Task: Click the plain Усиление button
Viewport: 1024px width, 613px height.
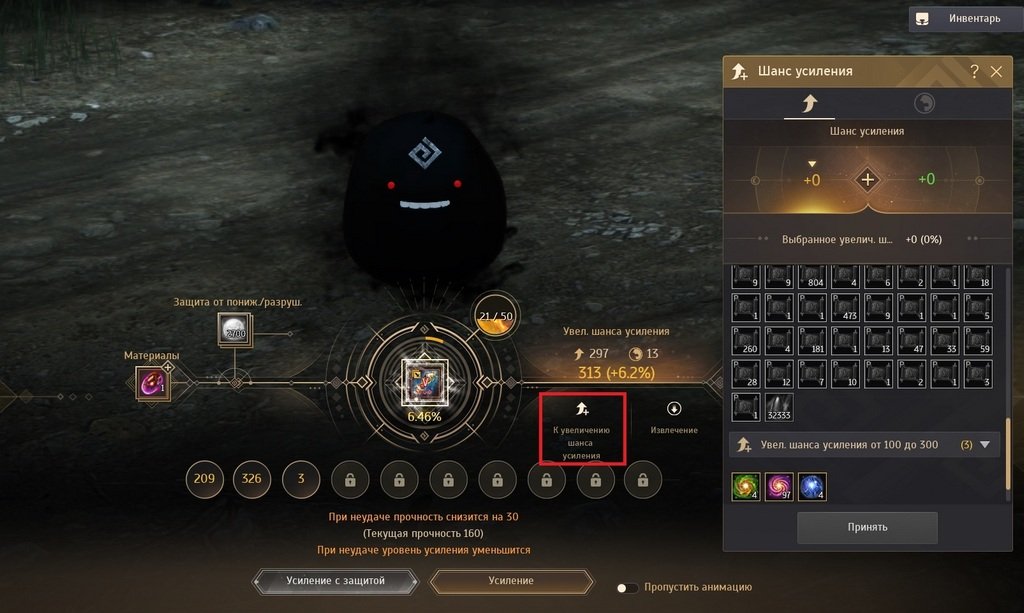Action: [x=511, y=581]
